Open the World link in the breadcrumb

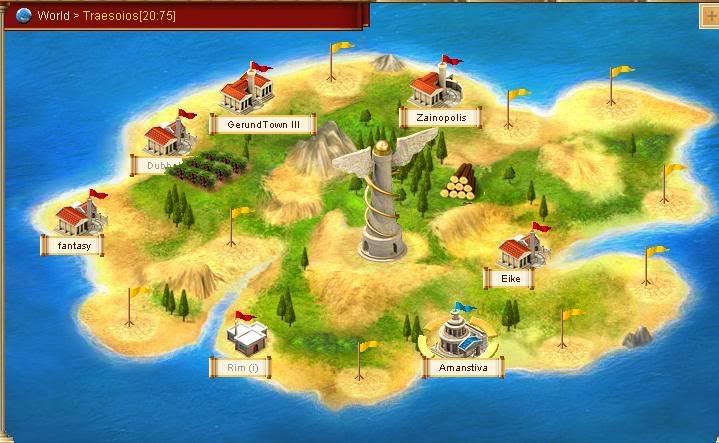click(x=53, y=16)
